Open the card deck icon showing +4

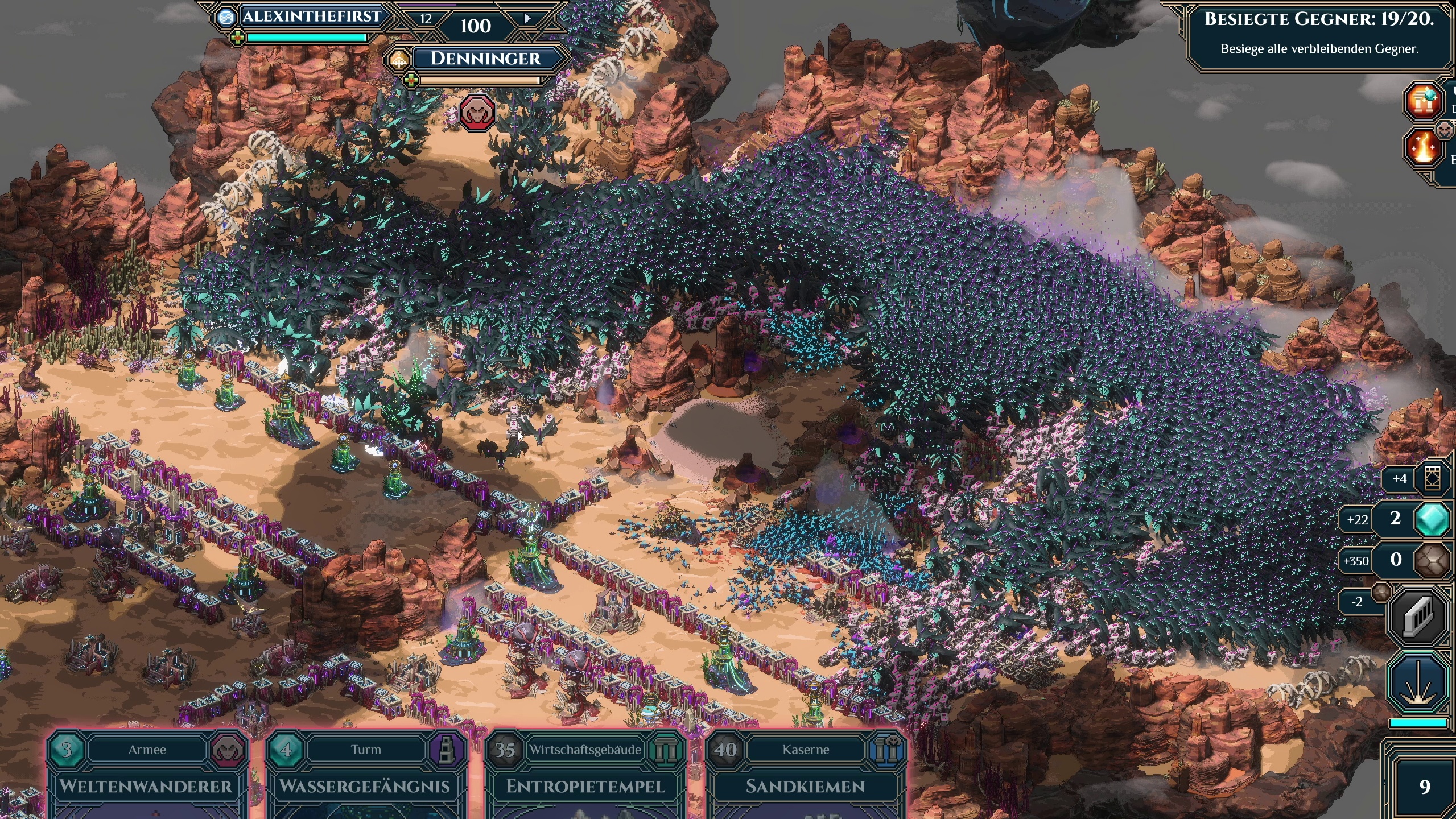[x=1432, y=478]
